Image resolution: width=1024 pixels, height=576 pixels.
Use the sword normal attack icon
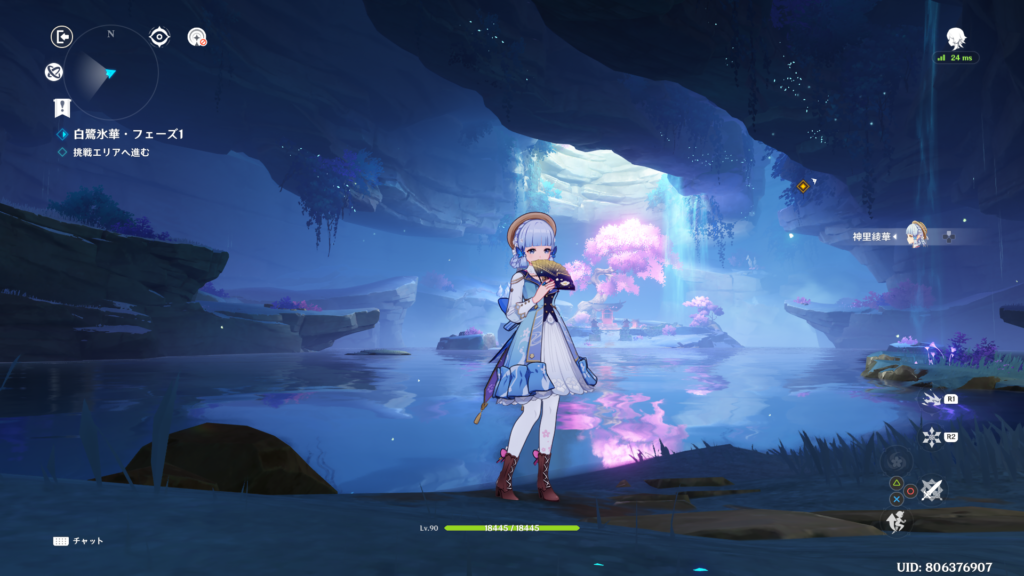tap(932, 489)
